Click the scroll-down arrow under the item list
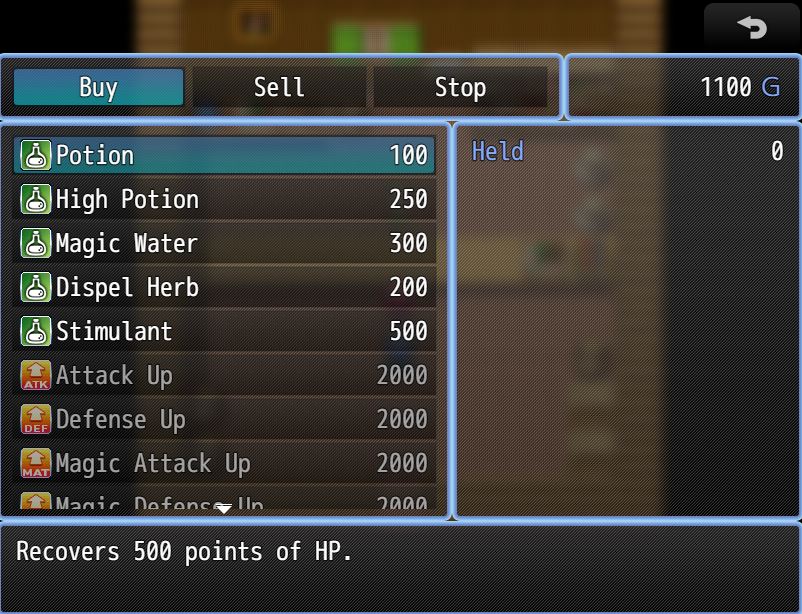The height and width of the screenshot is (614, 802). click(x=224, y=509)
